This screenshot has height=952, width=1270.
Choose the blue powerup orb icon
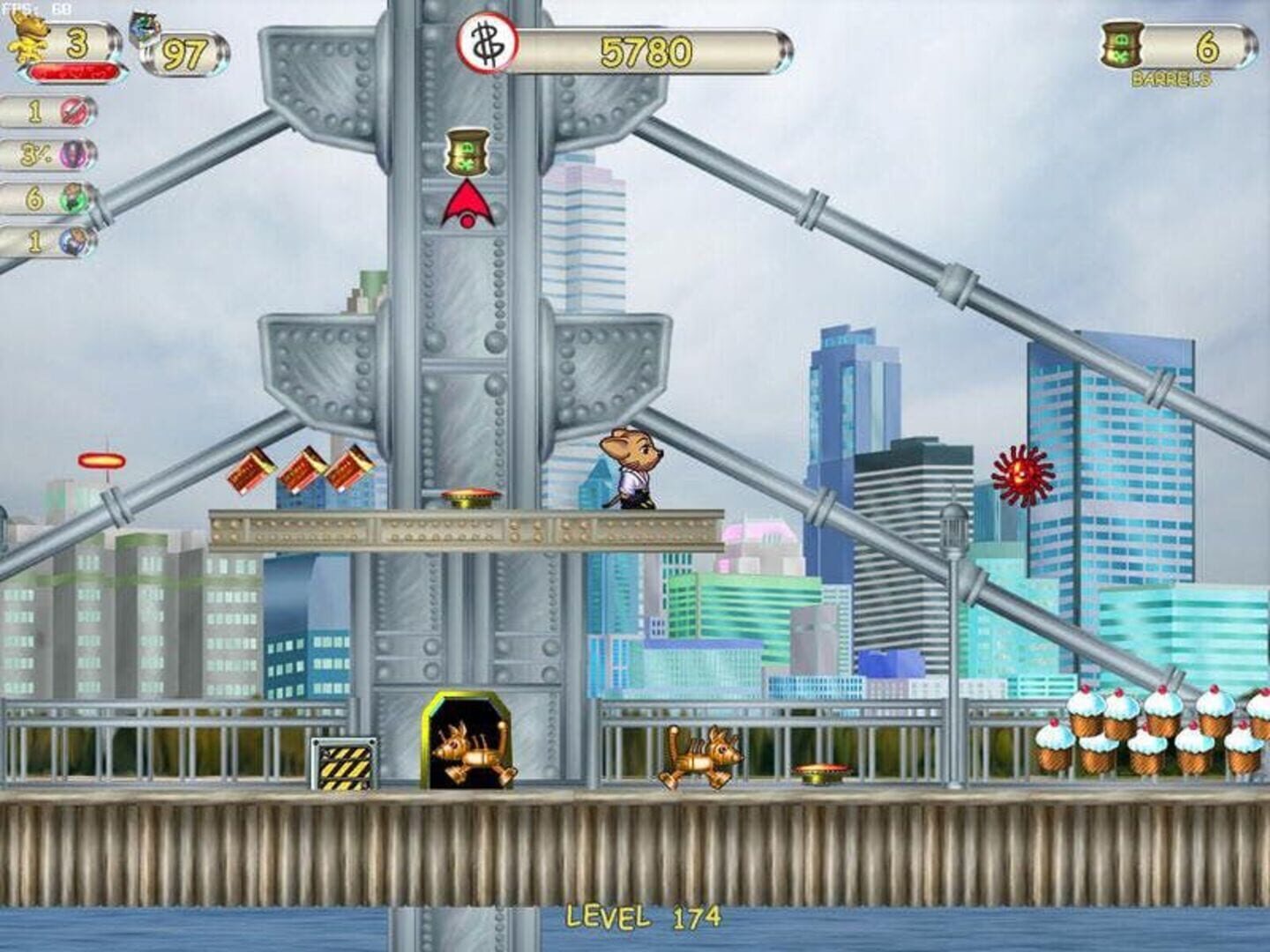[77, 241]
